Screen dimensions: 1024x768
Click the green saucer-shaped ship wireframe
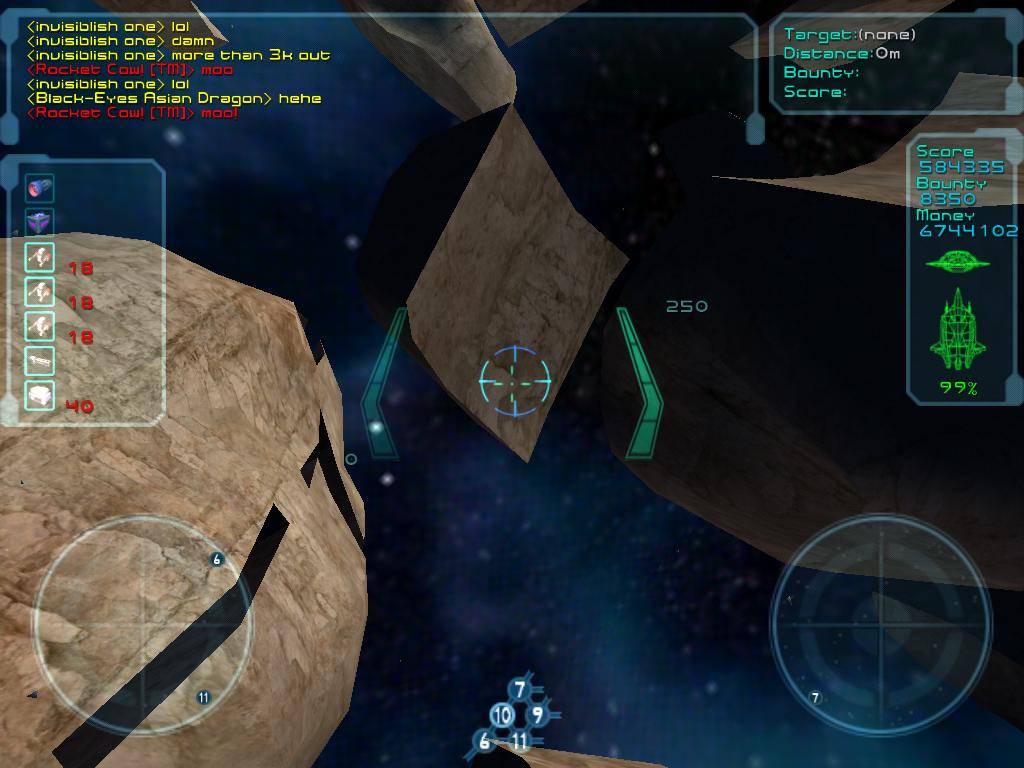pyautogui.click(x=957, y=263)
